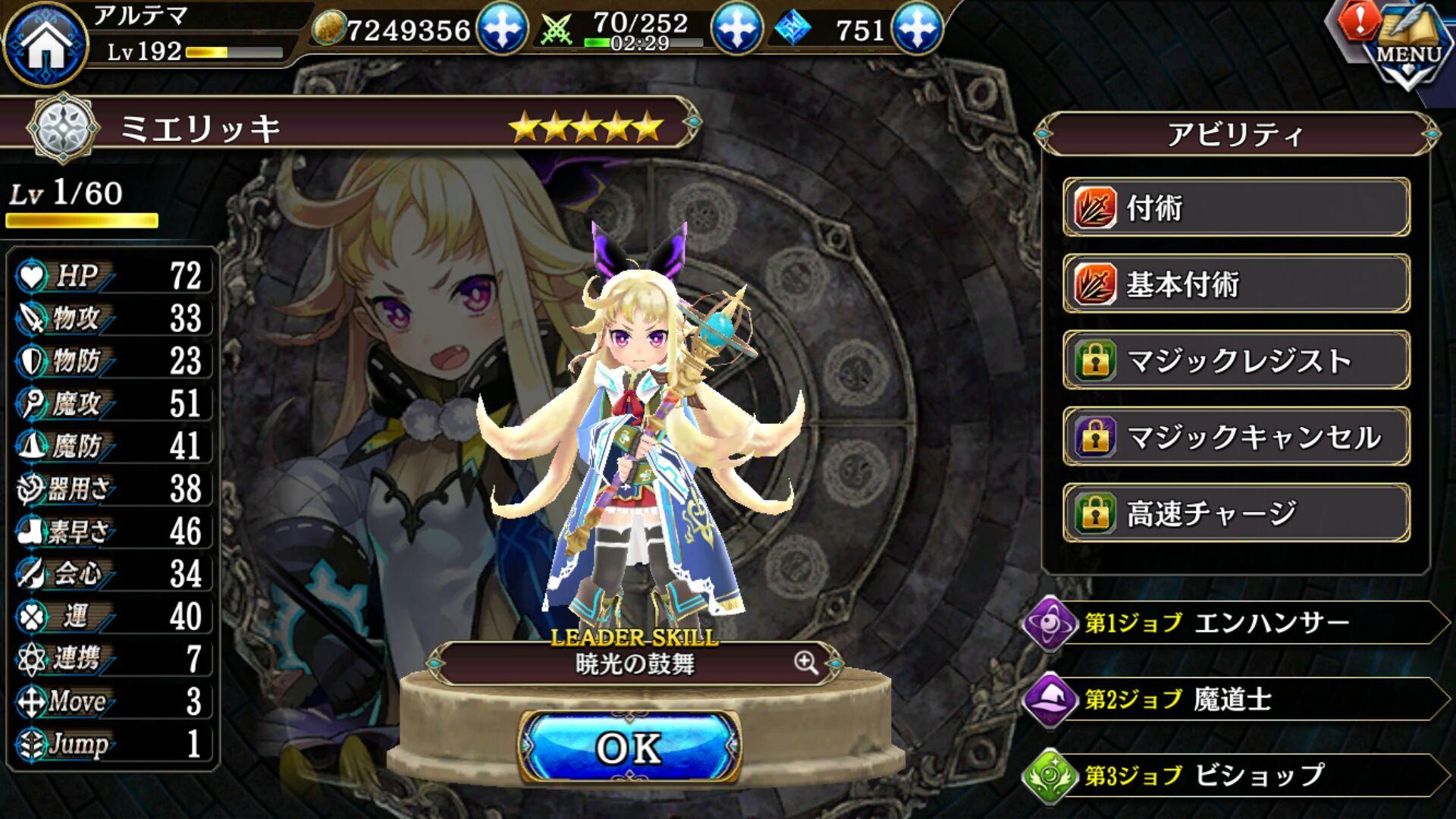Confirm with the blue OK button
1456x819 pixels.
(629, 748)
